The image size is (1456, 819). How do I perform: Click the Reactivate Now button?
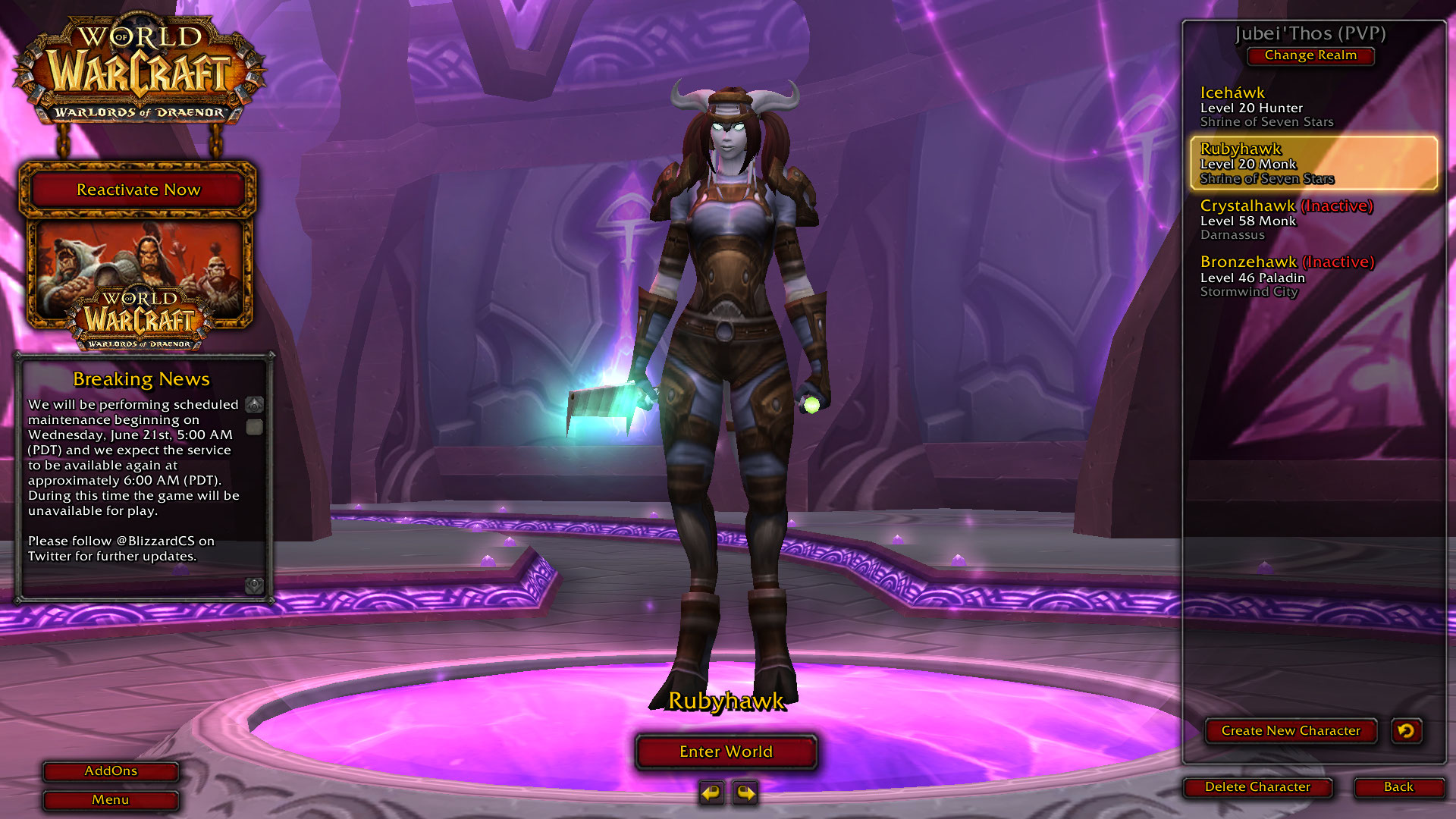(x=138, y=190)
